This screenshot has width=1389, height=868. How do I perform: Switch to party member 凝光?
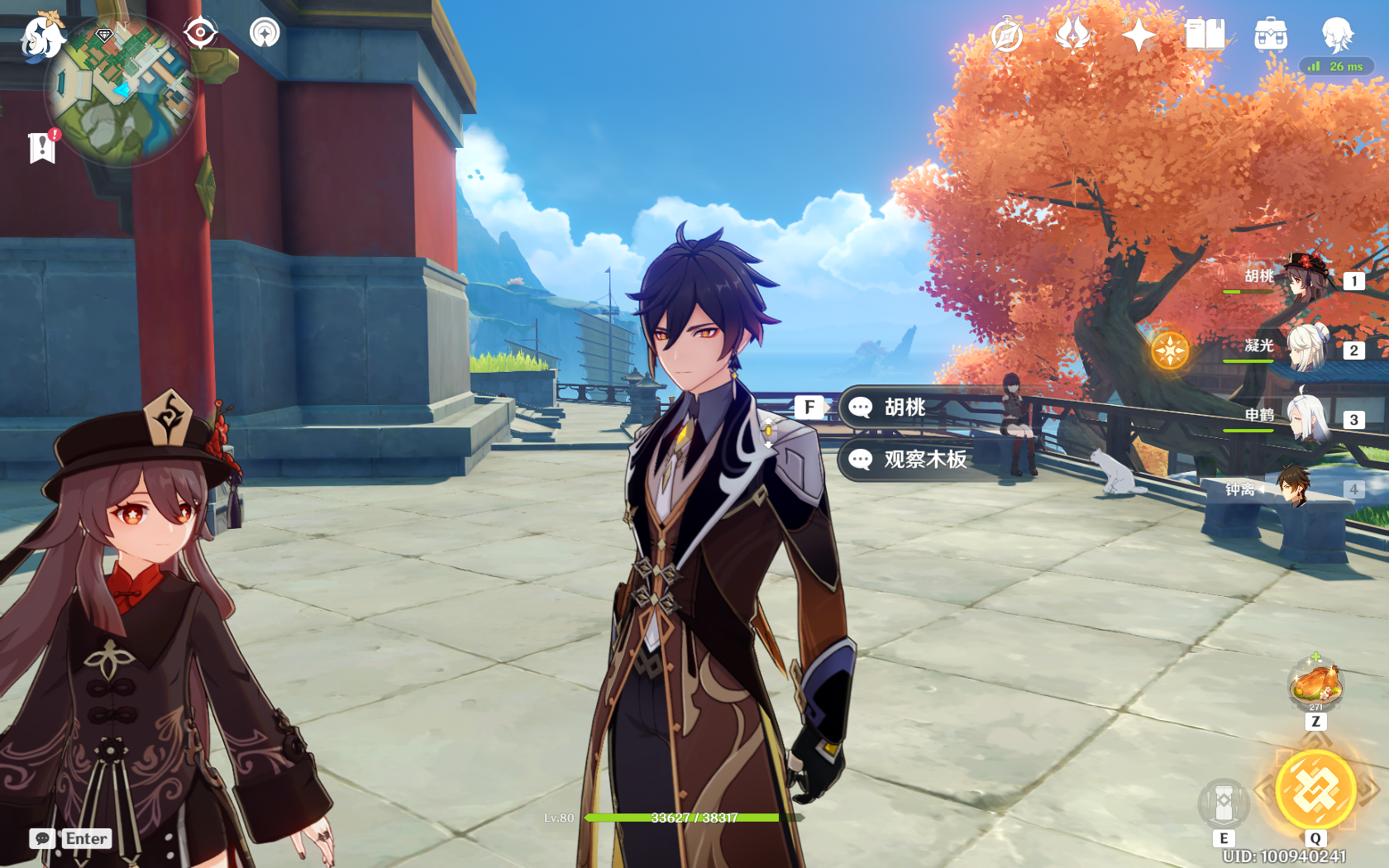click(1305, 347)
